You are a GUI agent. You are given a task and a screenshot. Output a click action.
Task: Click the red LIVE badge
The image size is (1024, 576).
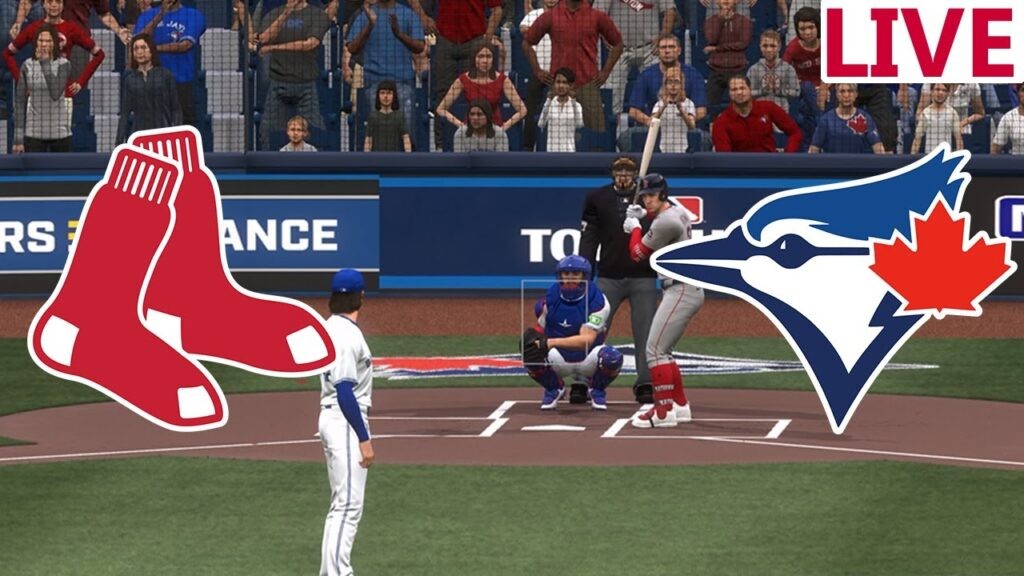click(922, 42)
